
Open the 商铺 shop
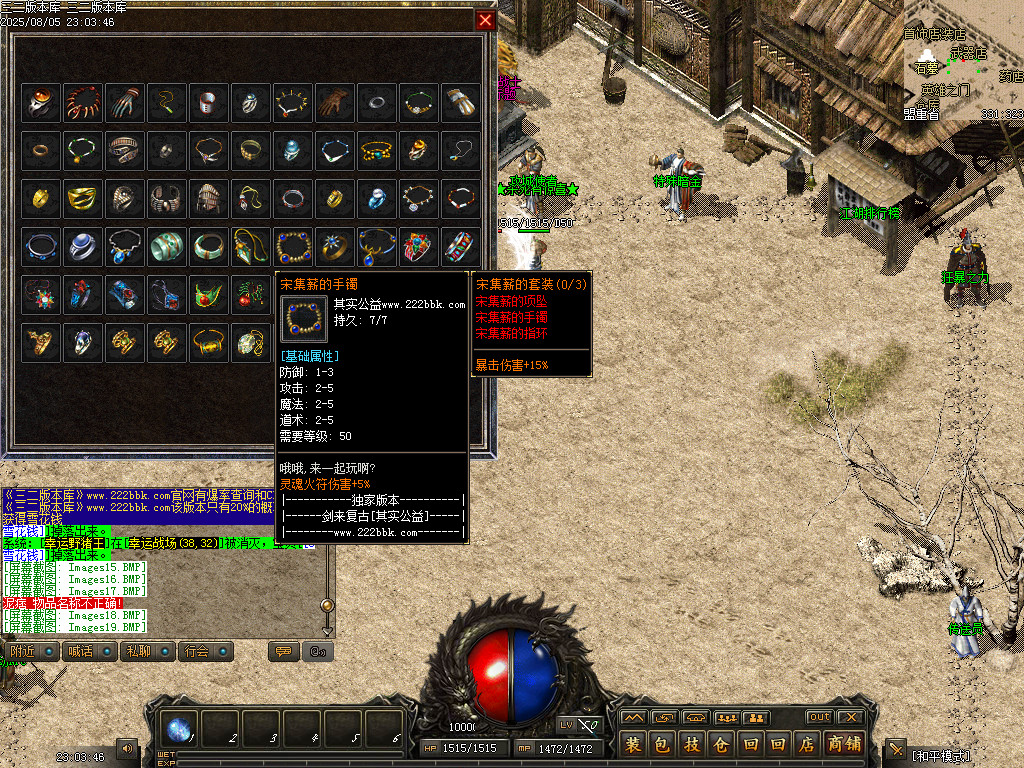(844, 744)
